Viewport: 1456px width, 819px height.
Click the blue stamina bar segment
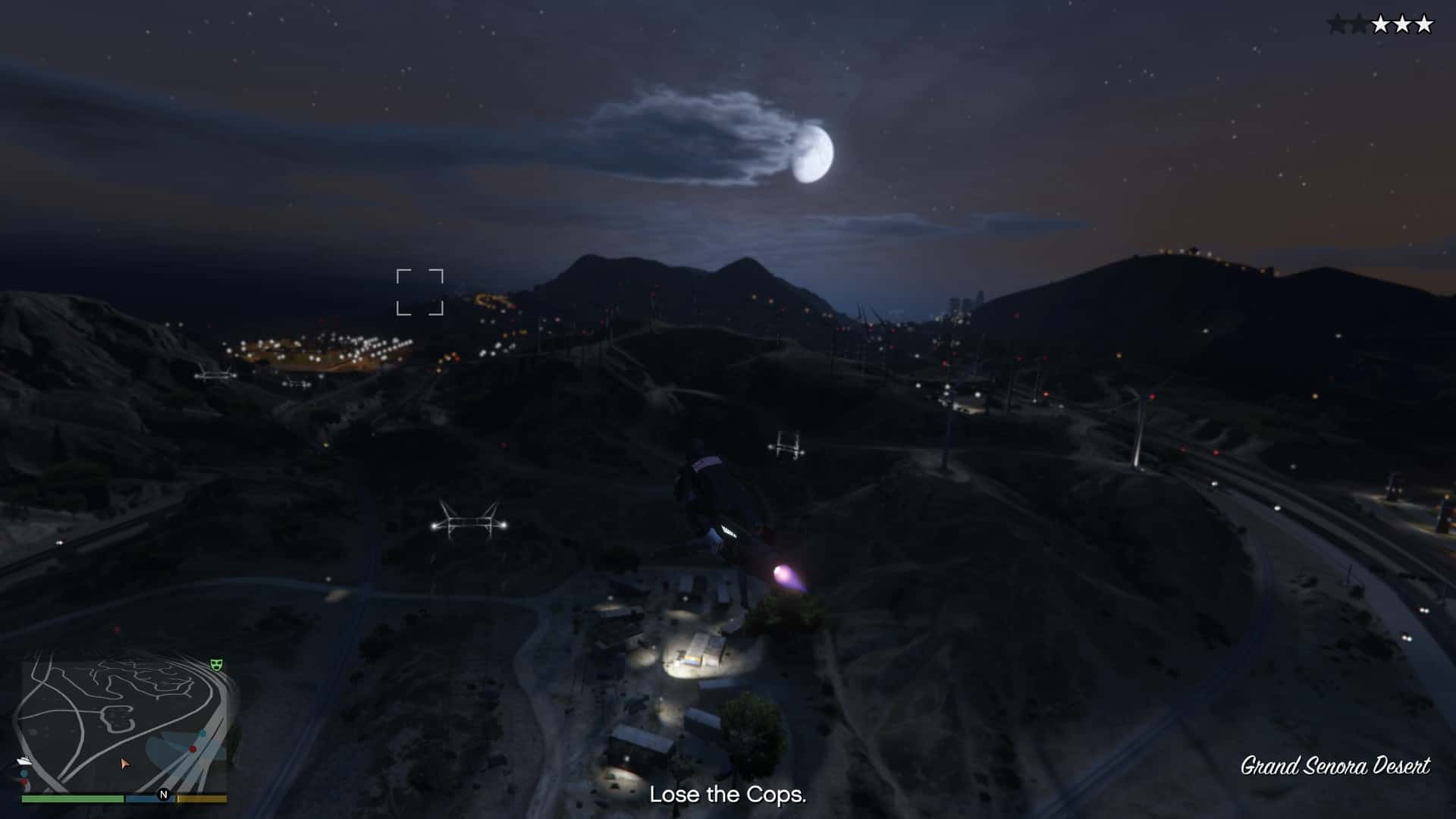pyautogui.click(x=150, y=798)
